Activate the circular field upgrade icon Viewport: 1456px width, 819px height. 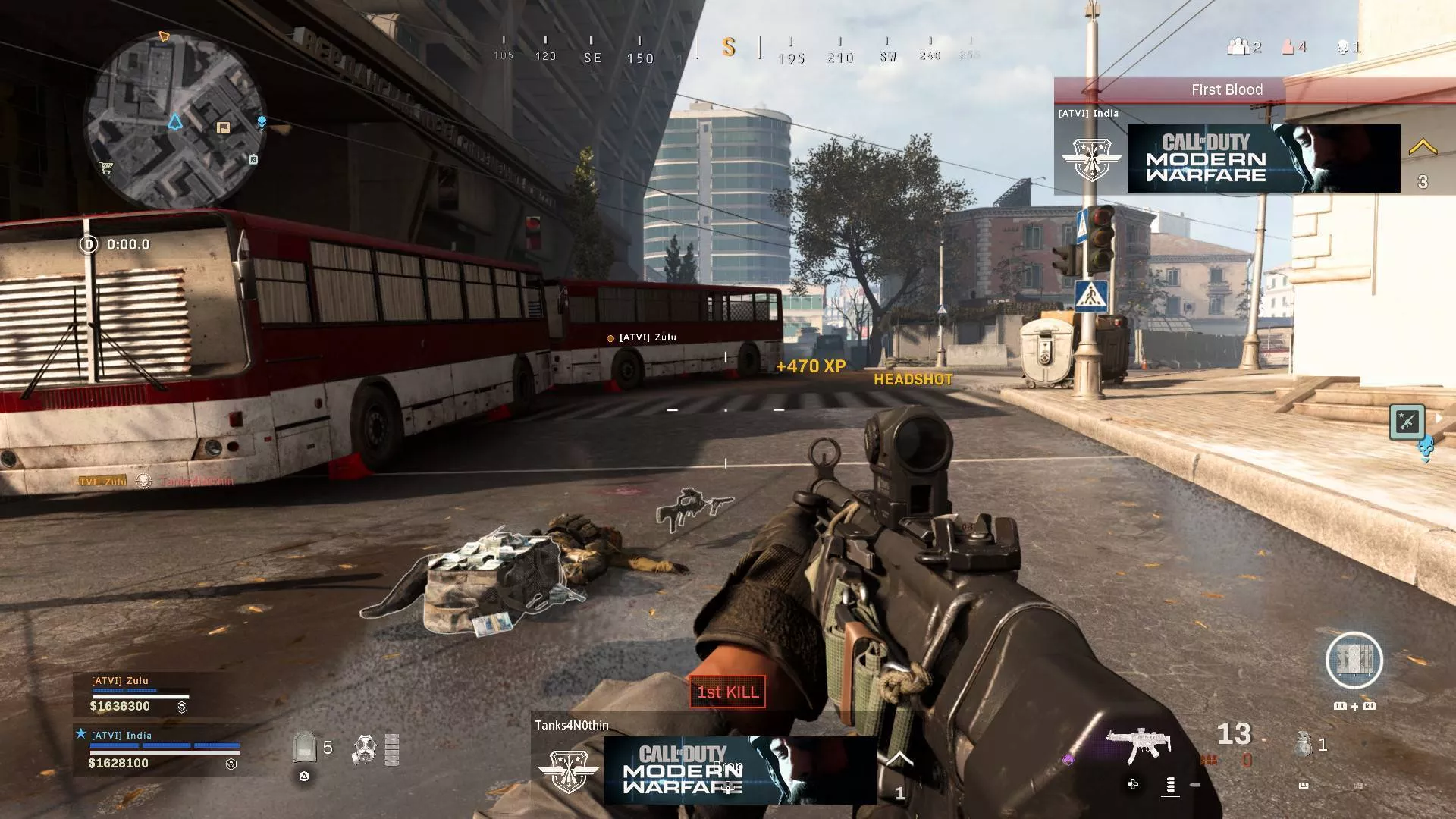[1354, 661]
